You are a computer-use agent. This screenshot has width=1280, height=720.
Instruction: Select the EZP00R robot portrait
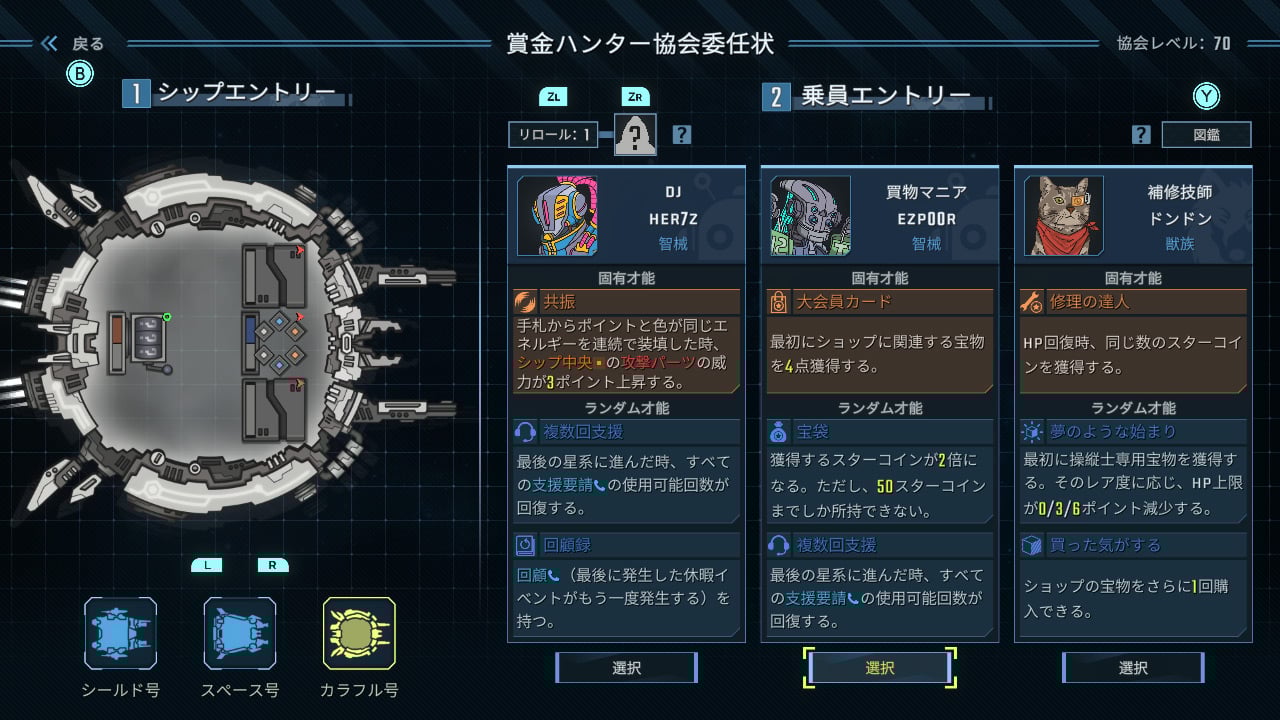810,216
